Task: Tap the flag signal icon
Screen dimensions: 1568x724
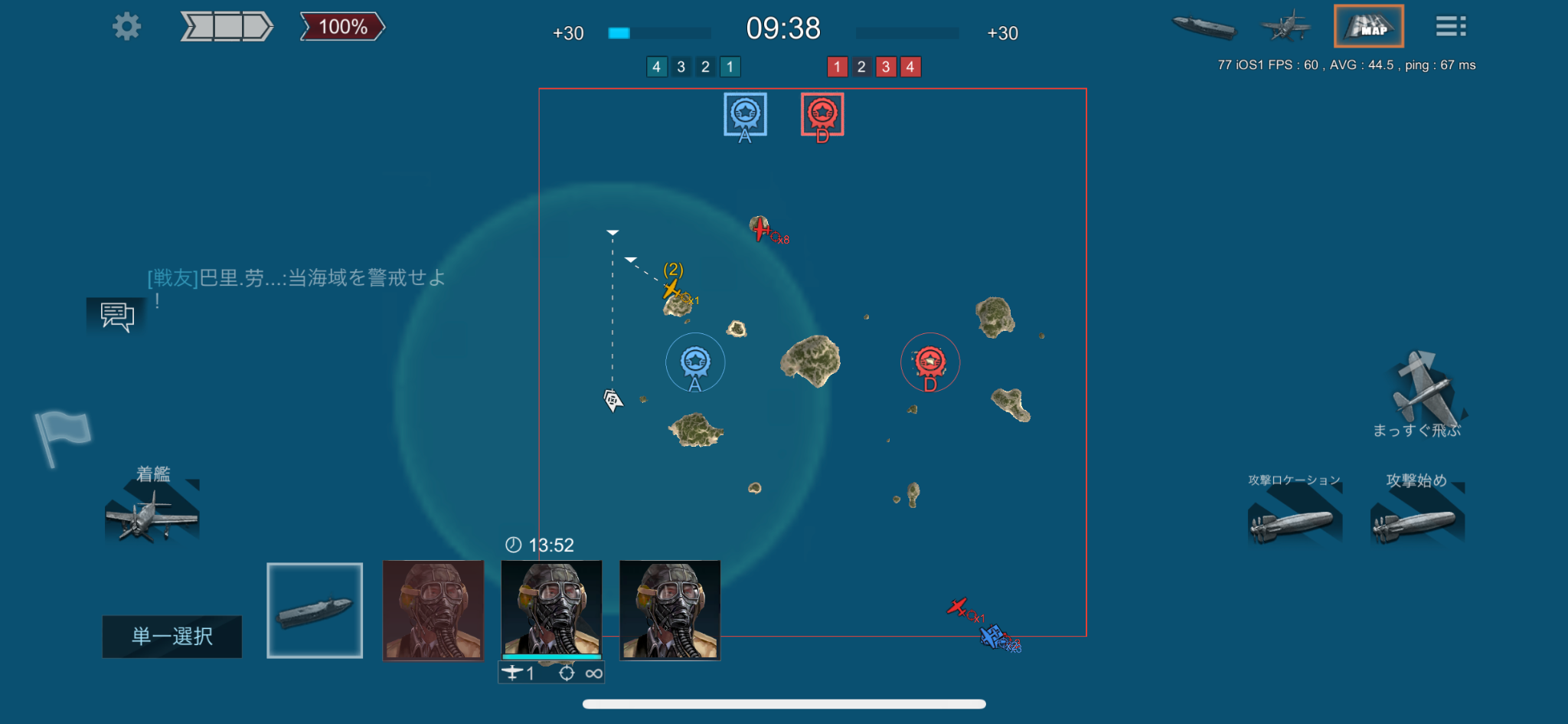Action: 62,435
